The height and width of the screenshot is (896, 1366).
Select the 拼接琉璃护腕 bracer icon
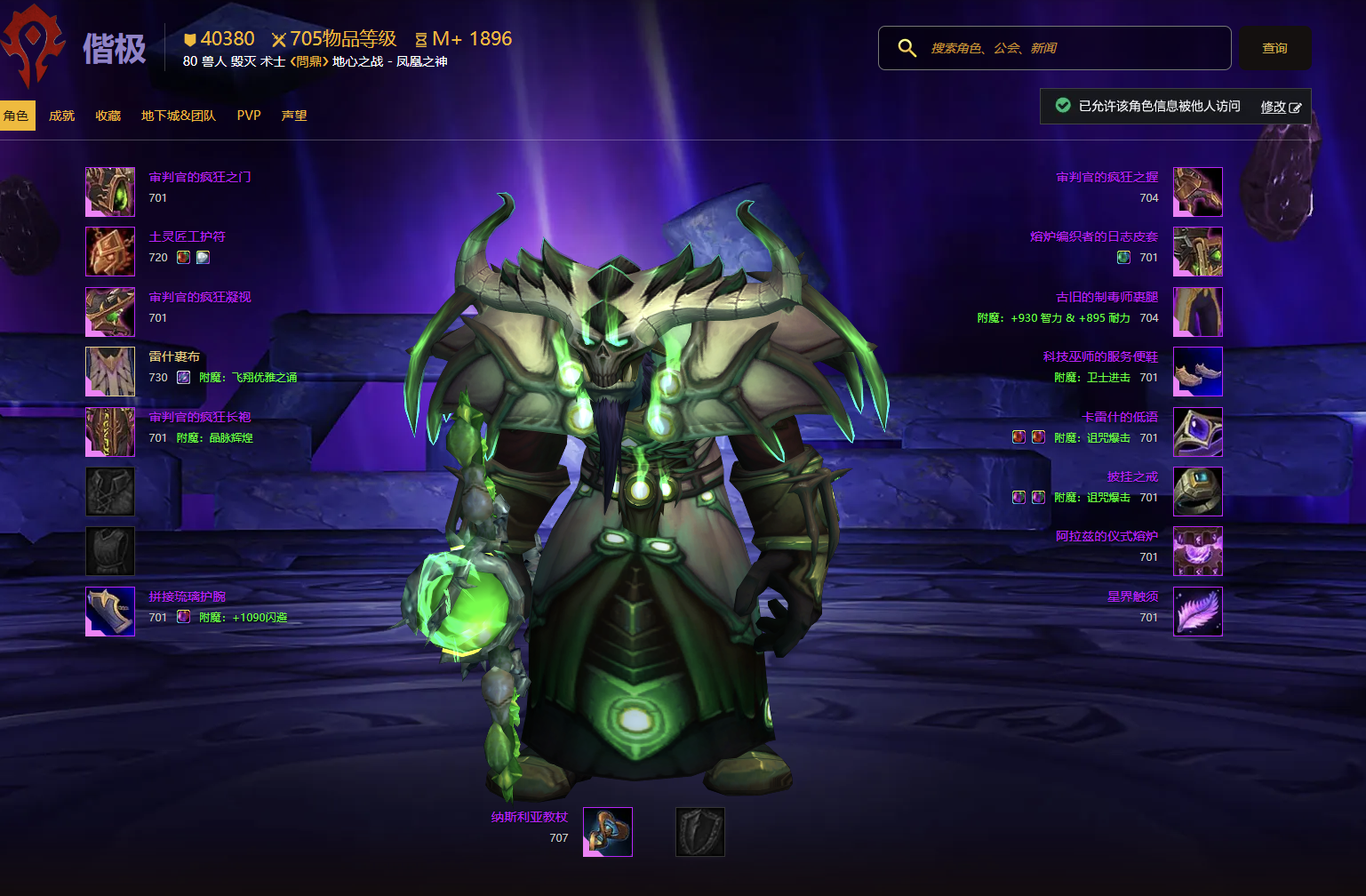click(x=110, y=612)
